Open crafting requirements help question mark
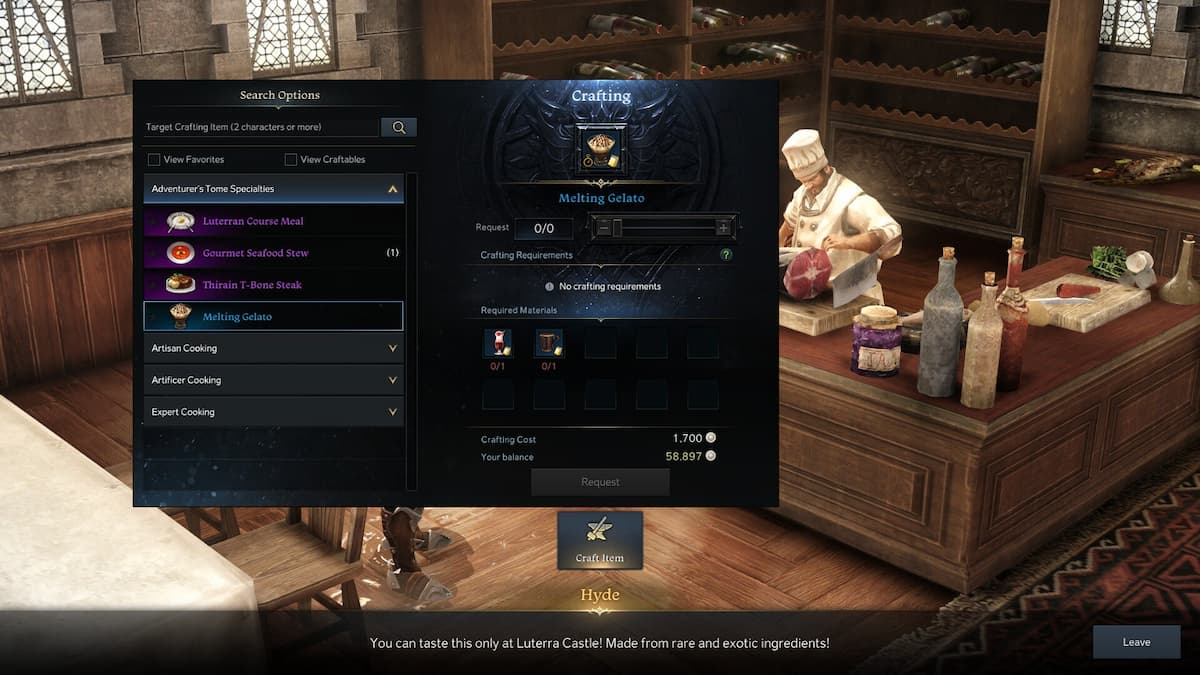This screenshot has height=675, width=1200. [726, 255]
